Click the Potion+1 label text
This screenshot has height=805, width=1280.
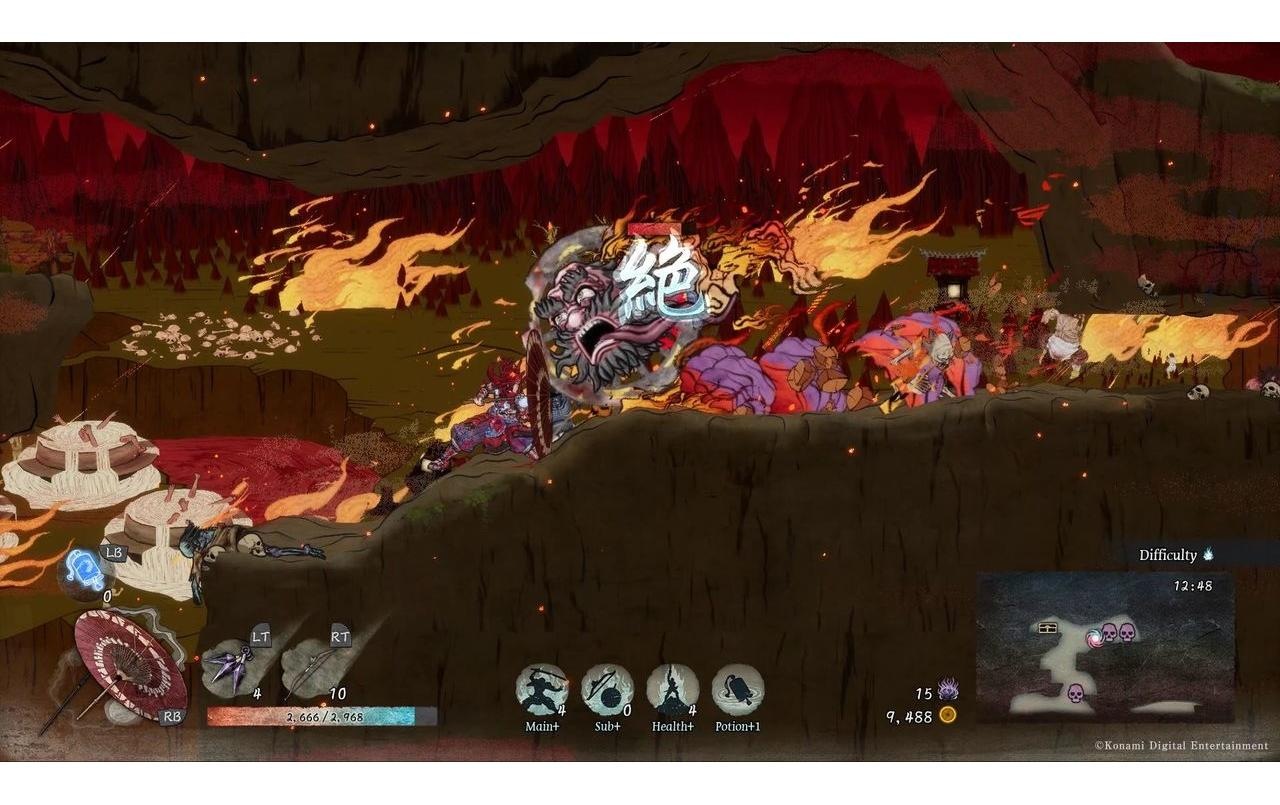pyautogui.click(x=738, y=725)
